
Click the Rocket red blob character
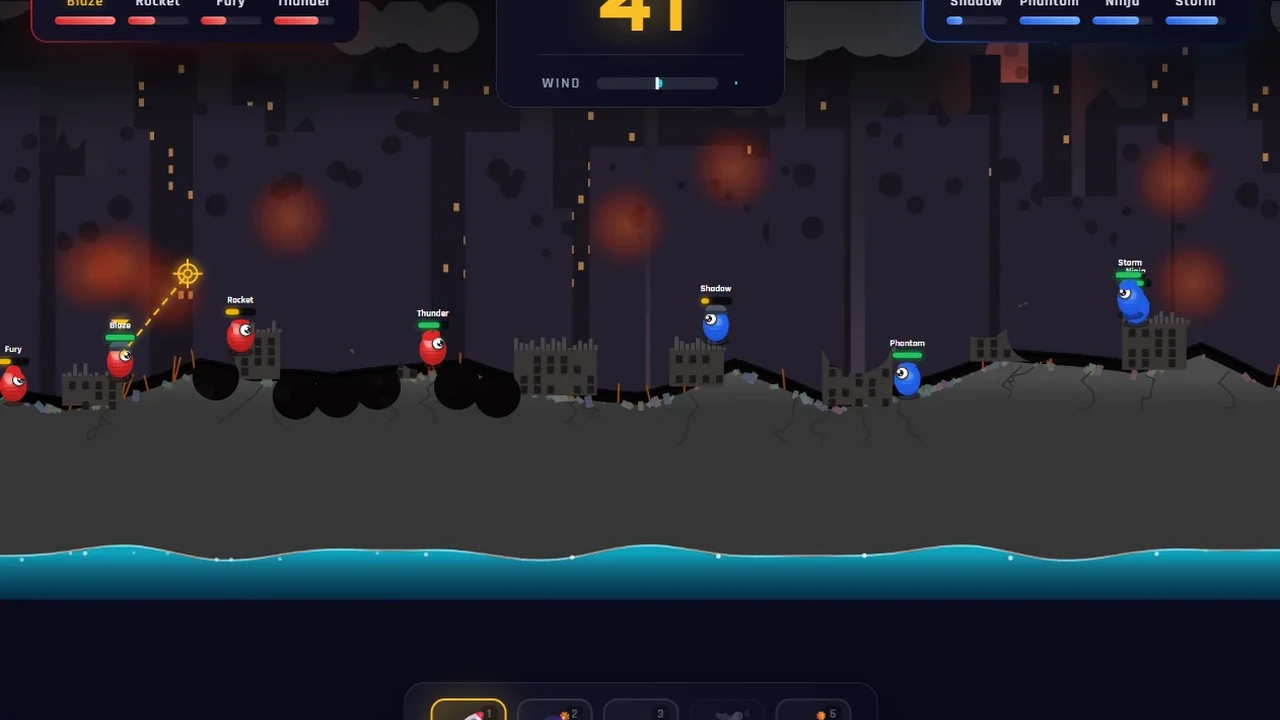(x=239, y=337)
